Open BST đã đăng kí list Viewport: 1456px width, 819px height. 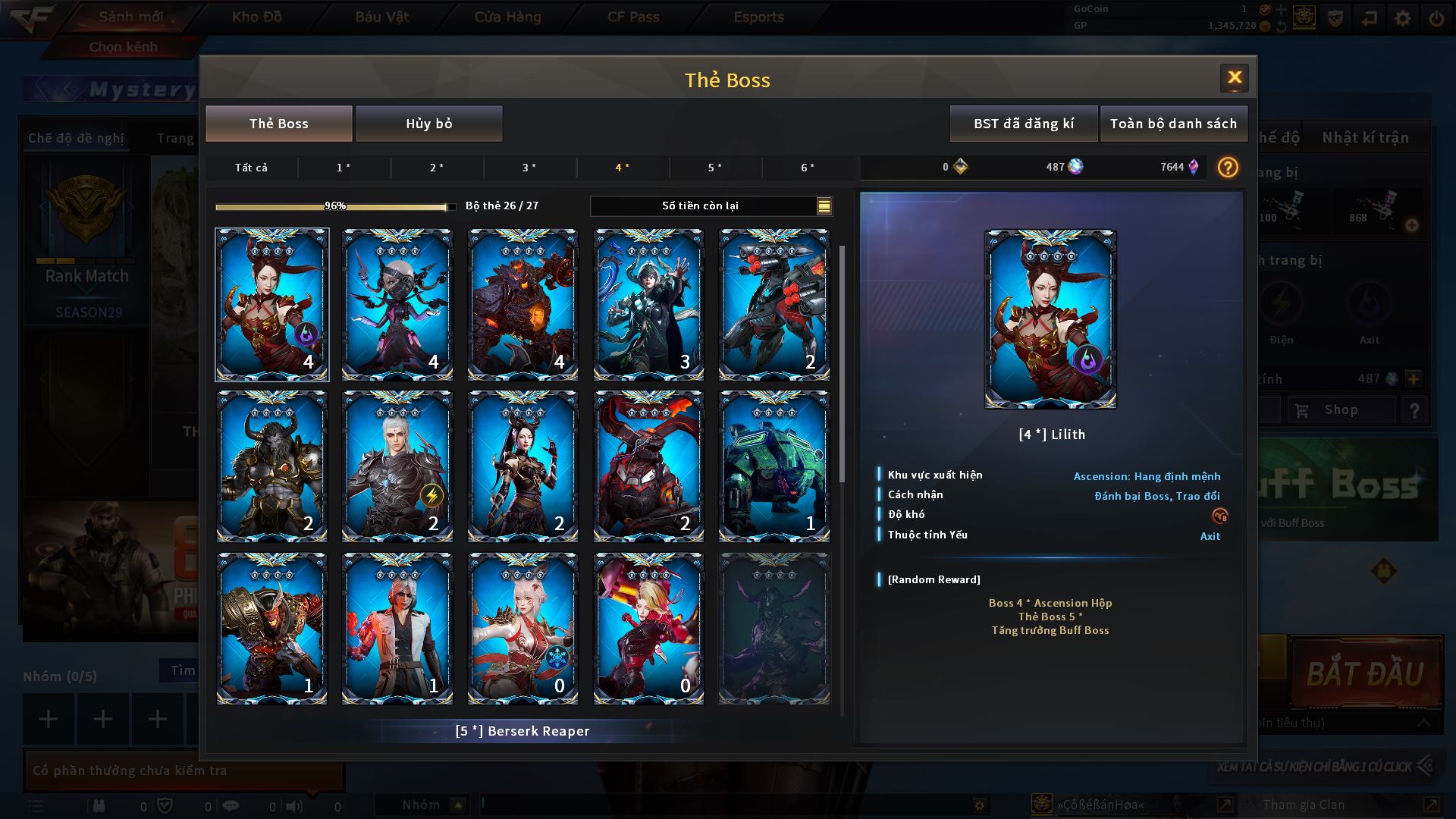[x=1023, y=124]
